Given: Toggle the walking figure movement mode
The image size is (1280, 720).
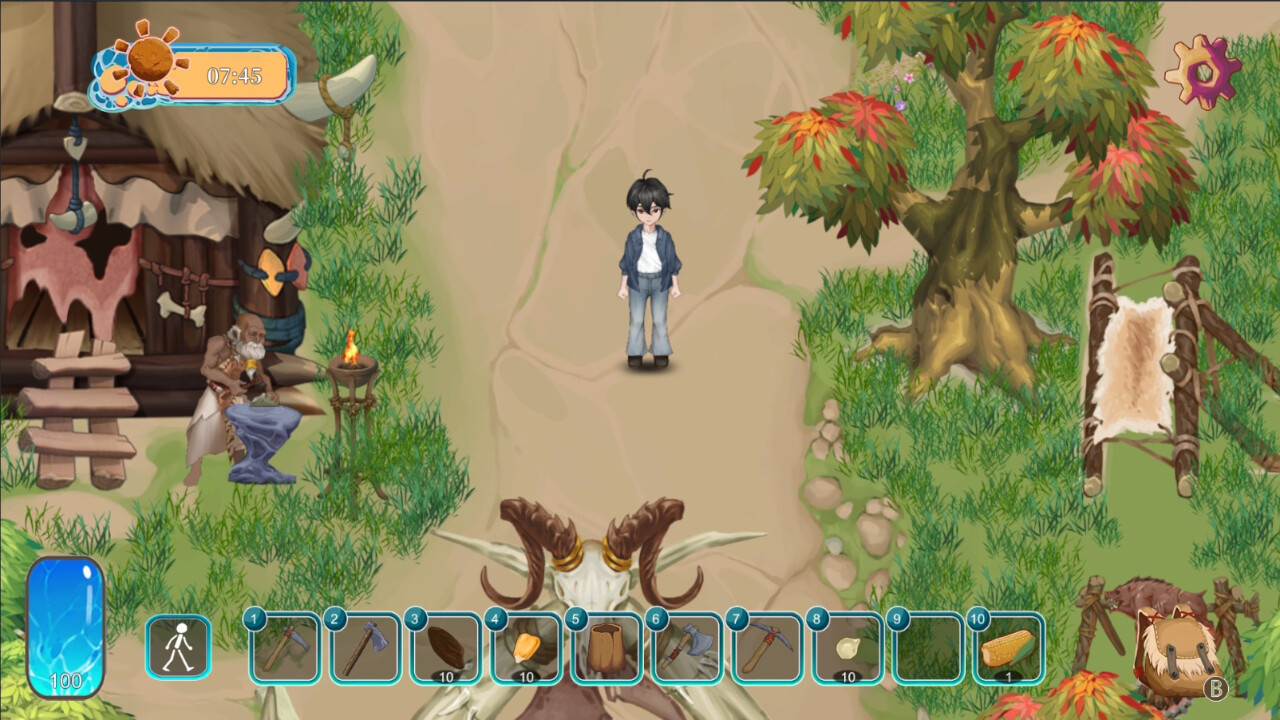Looking at the screenshot, I should tap(179, 647).
